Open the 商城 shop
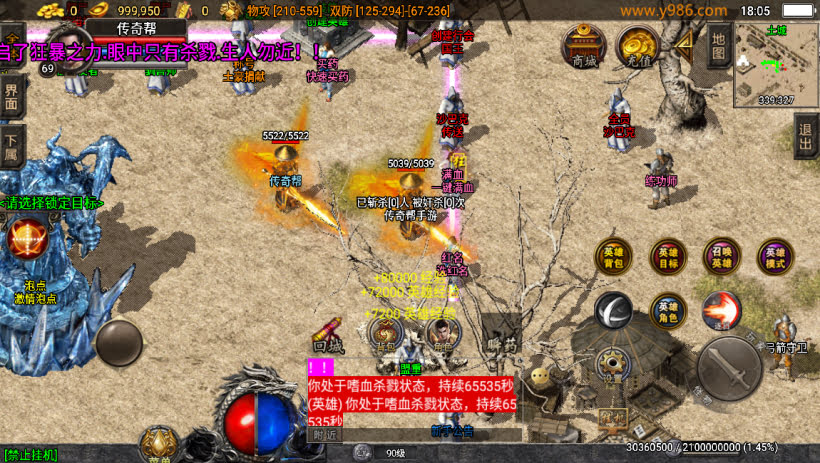The image size is (820, 463). [583, 47]
